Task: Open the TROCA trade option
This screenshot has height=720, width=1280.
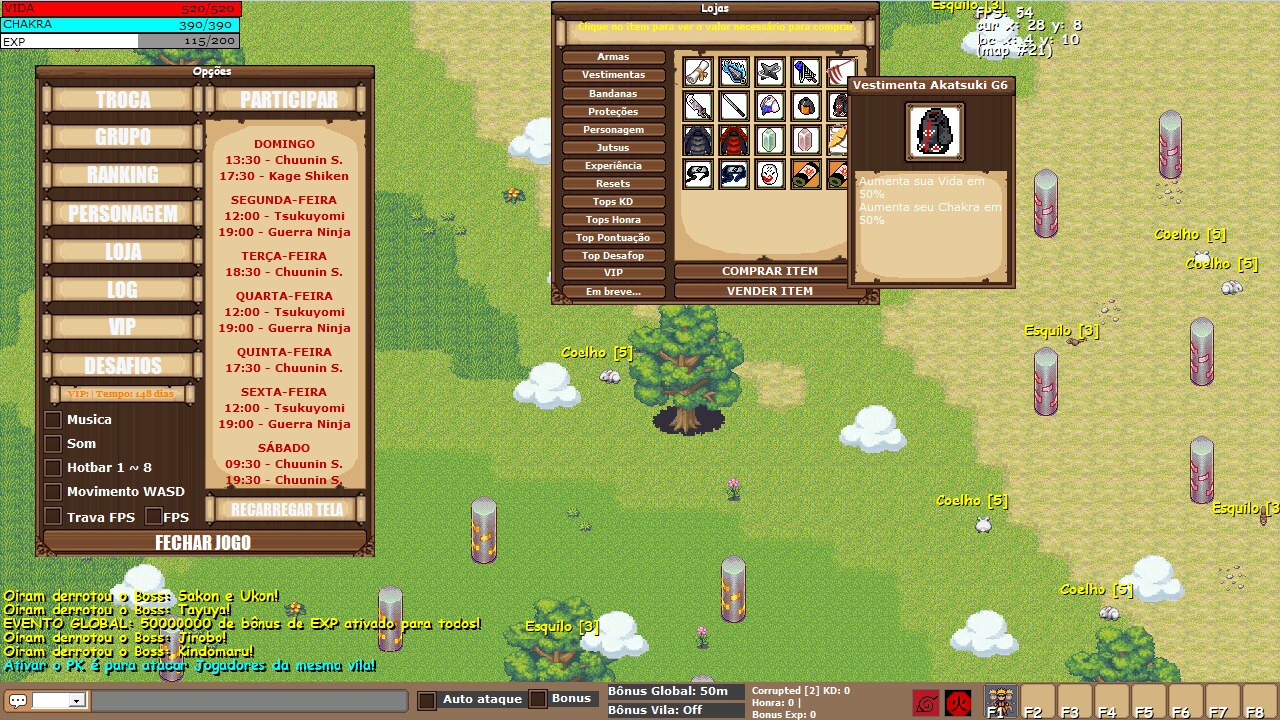Action: pos(123,100)
